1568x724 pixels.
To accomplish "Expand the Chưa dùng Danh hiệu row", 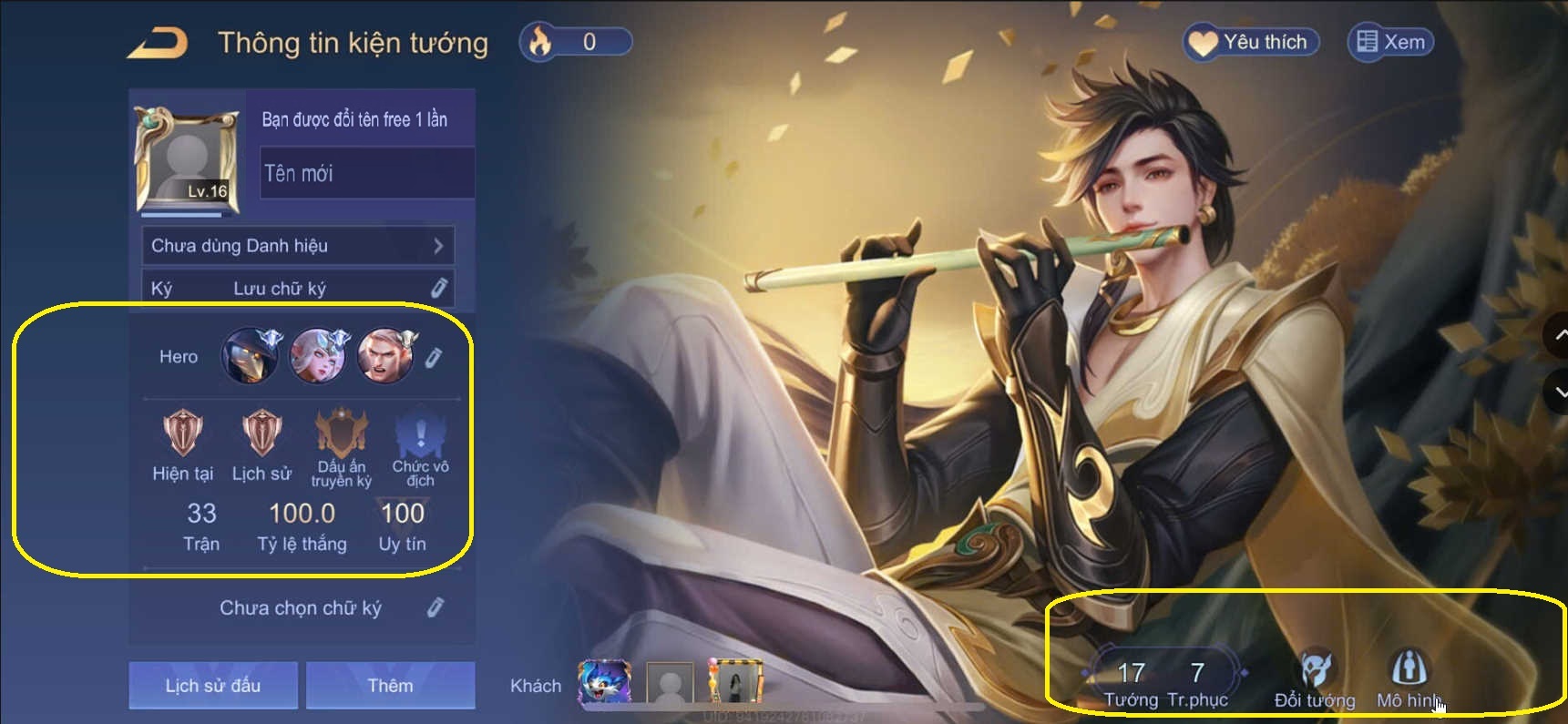I will [298, 245].
